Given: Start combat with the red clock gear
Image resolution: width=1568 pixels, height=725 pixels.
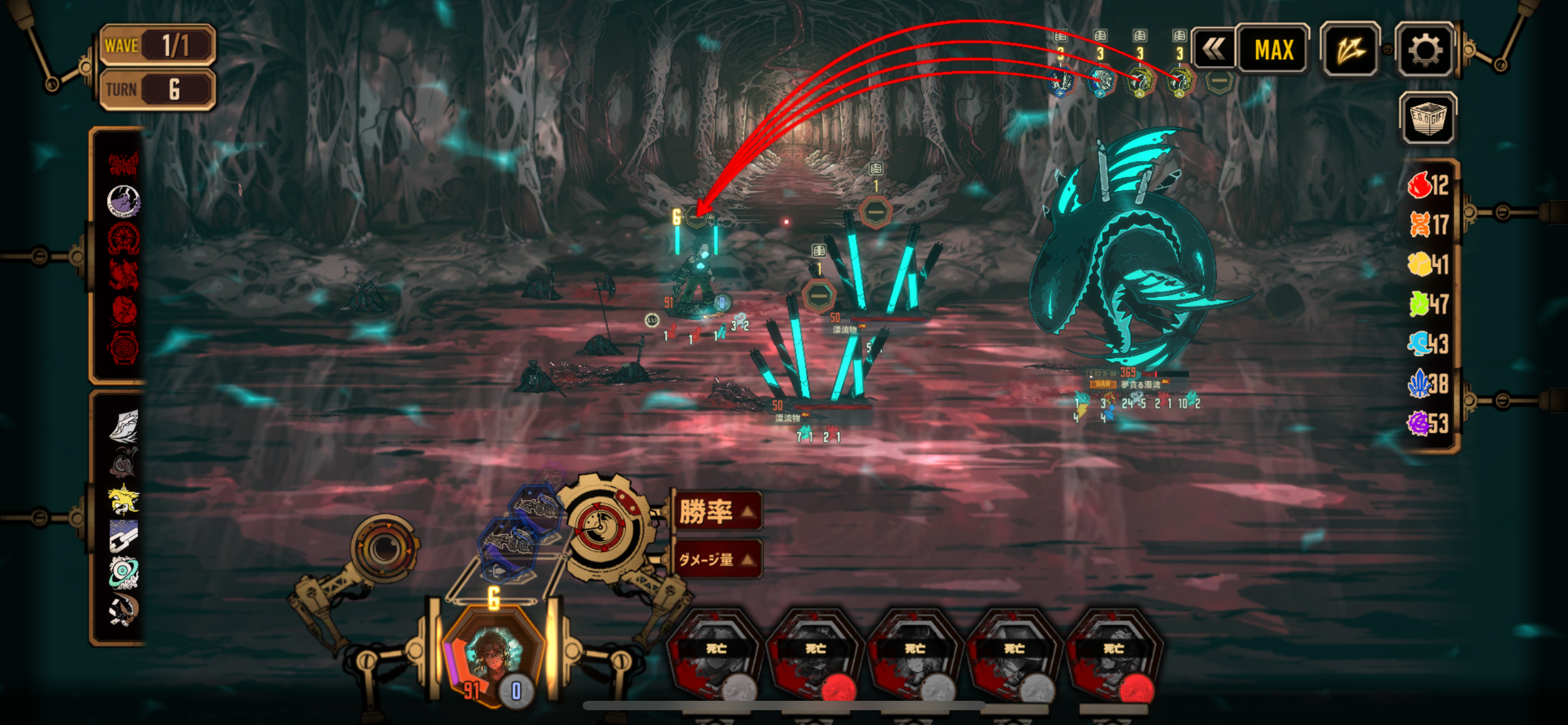Looking at the screenshot, I should pos(599,527).
